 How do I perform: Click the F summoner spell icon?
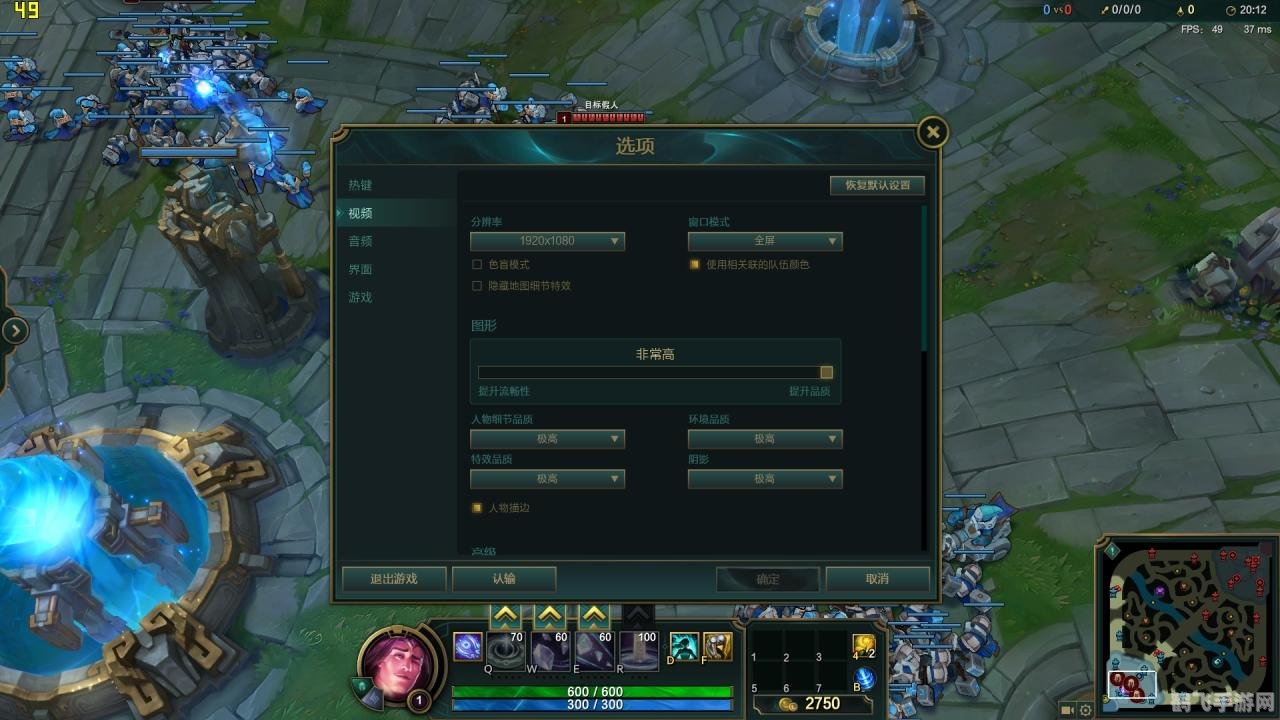click(x=717, y=646)
